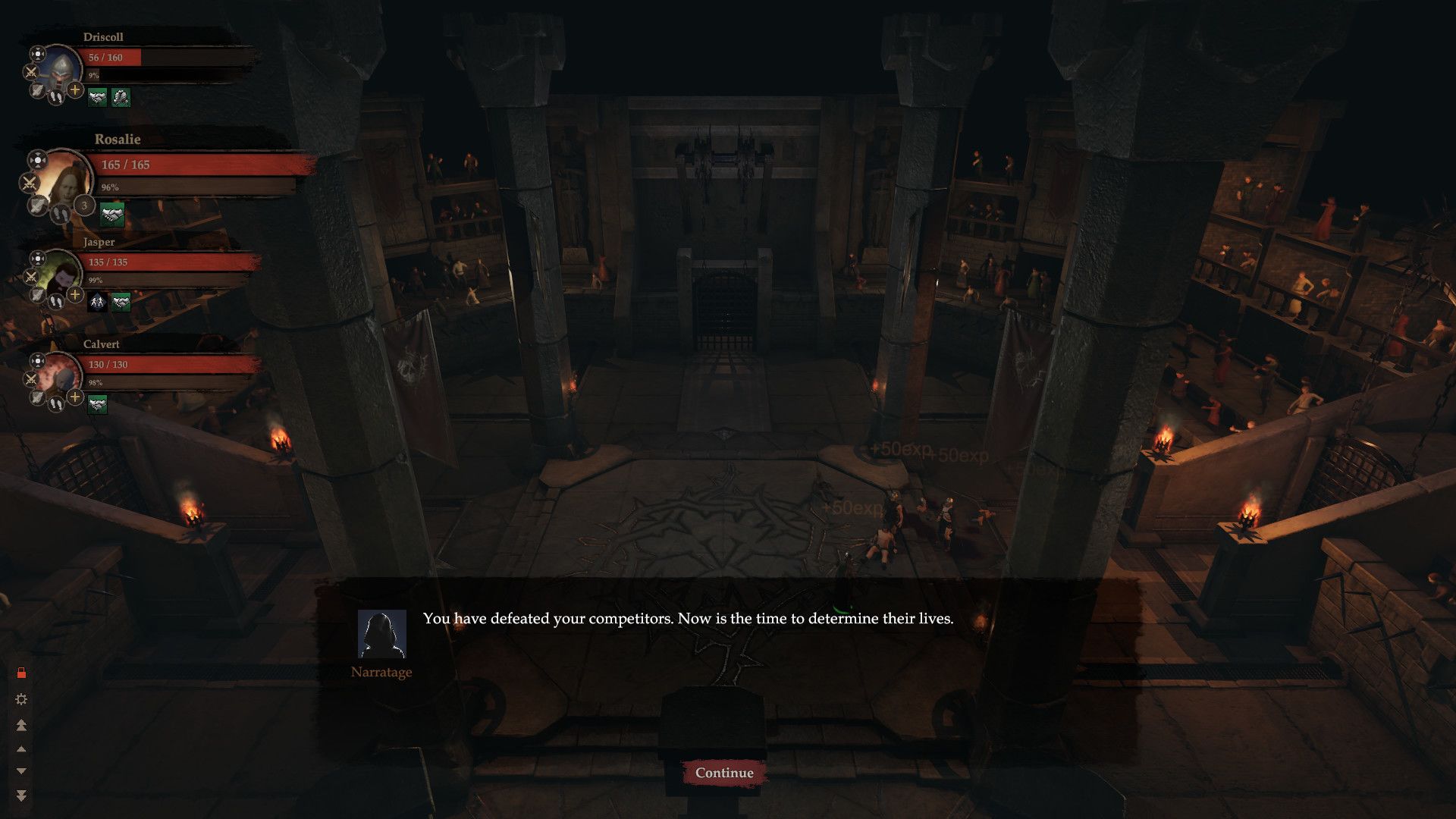The height and width of the screenshot is (819, 1456).
Task: Click Driscoll's crossed swords icon
Action: click(30, 72)
